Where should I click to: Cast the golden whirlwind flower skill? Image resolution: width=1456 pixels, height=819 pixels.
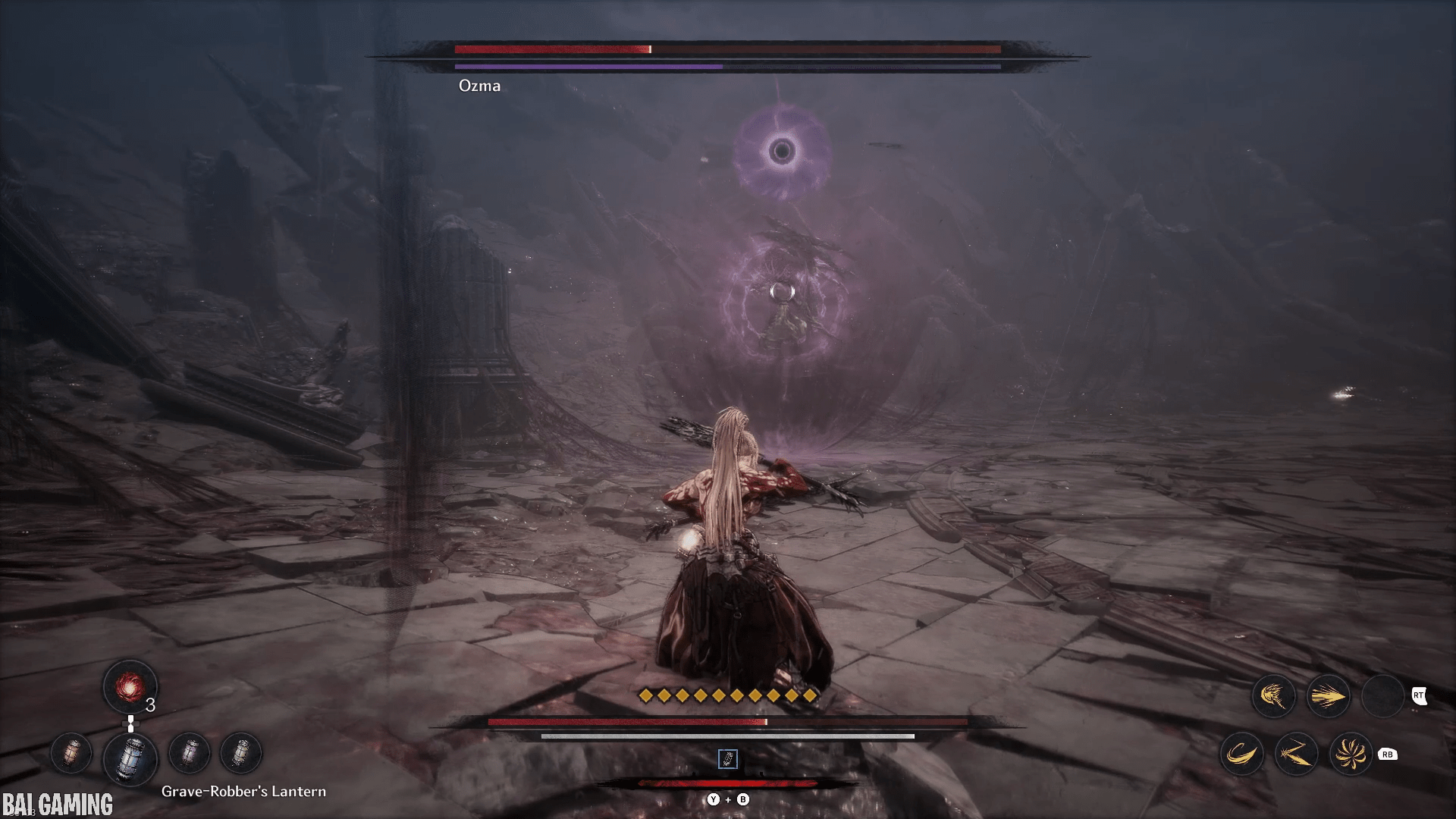(1351, 754)
